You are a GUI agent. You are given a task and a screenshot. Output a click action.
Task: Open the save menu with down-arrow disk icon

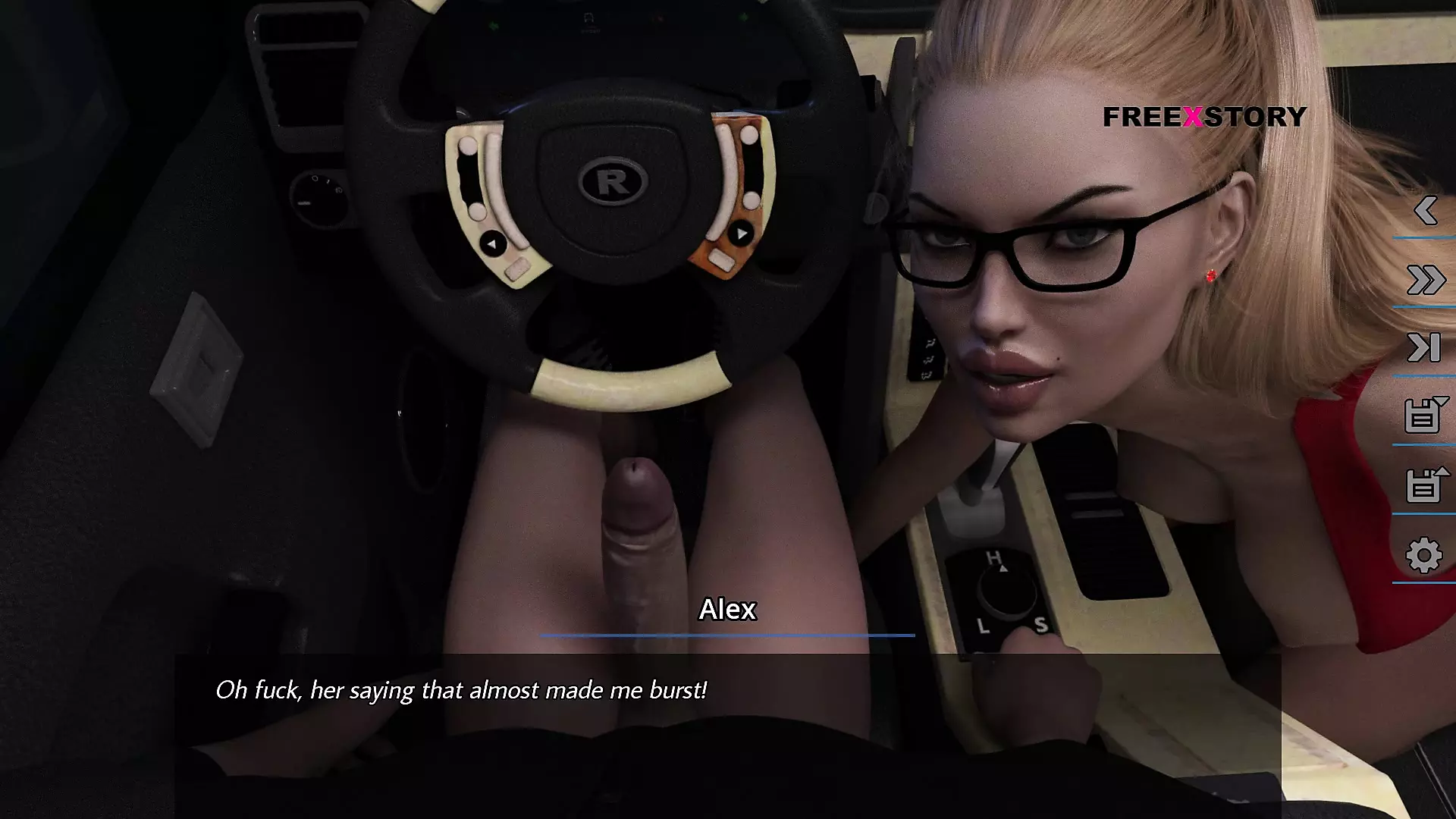coord(1424,416)
